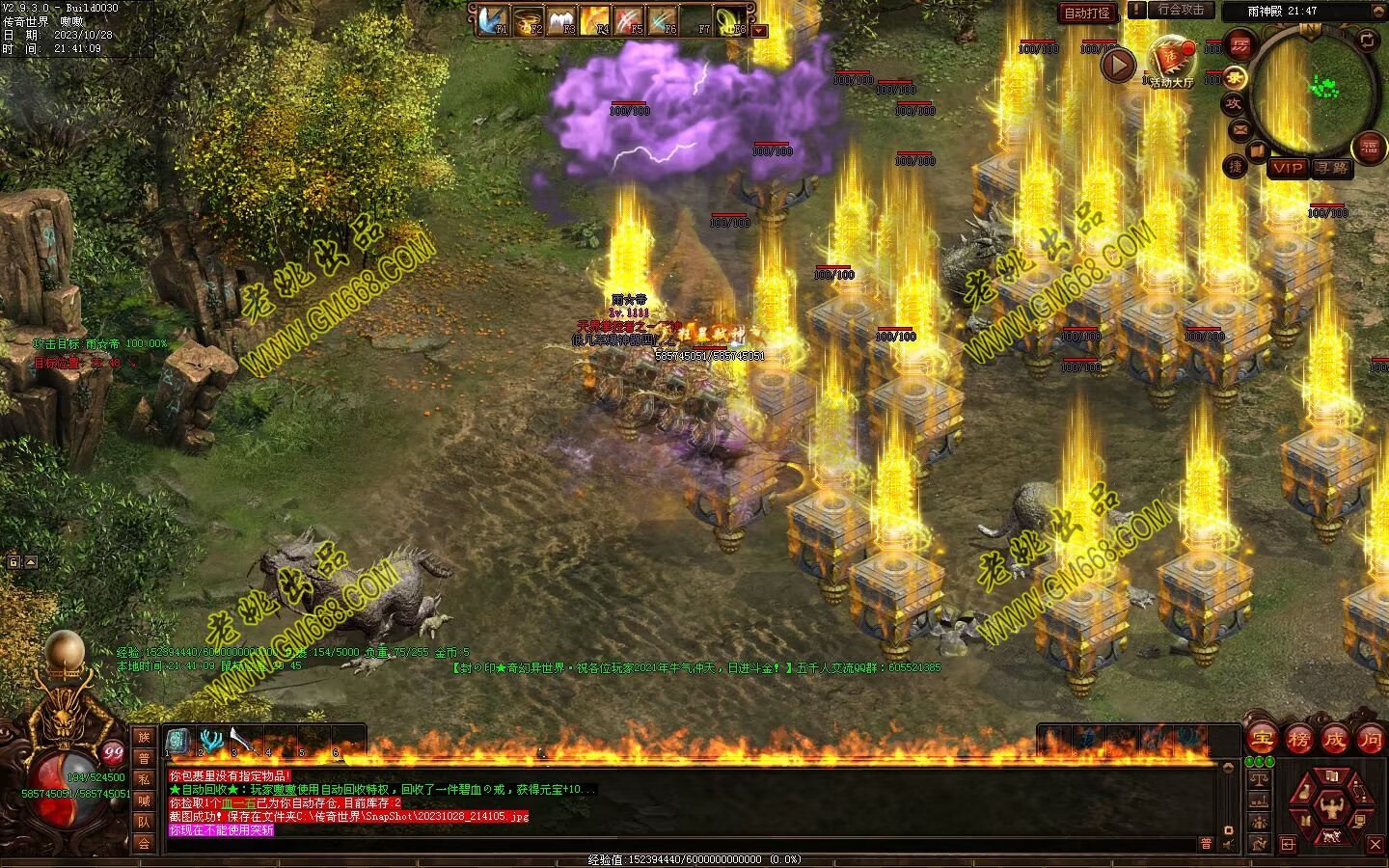Click the round play arrow button
Viewport: 1389px width, 868px height.
1119,66
